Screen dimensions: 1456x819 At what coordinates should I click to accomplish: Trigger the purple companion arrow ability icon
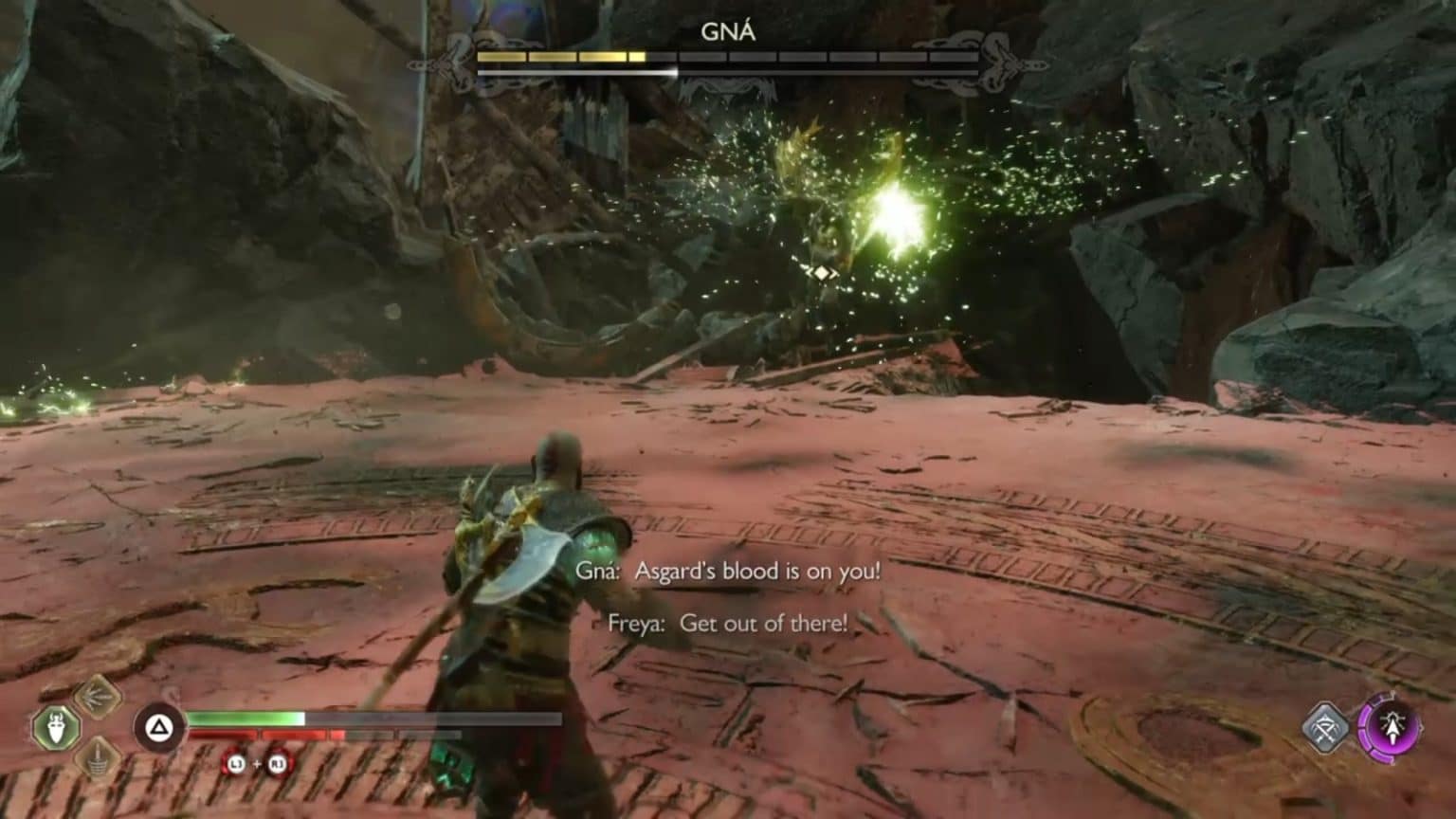coord(1391,728)
